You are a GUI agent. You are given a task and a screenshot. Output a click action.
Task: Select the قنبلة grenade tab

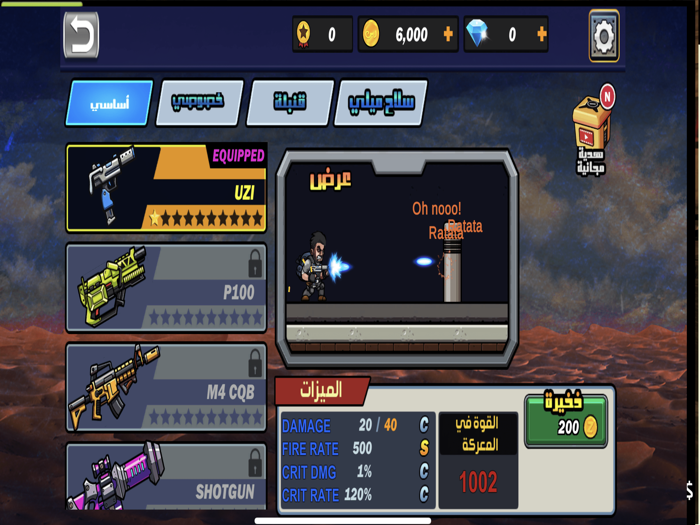point(289,103)
